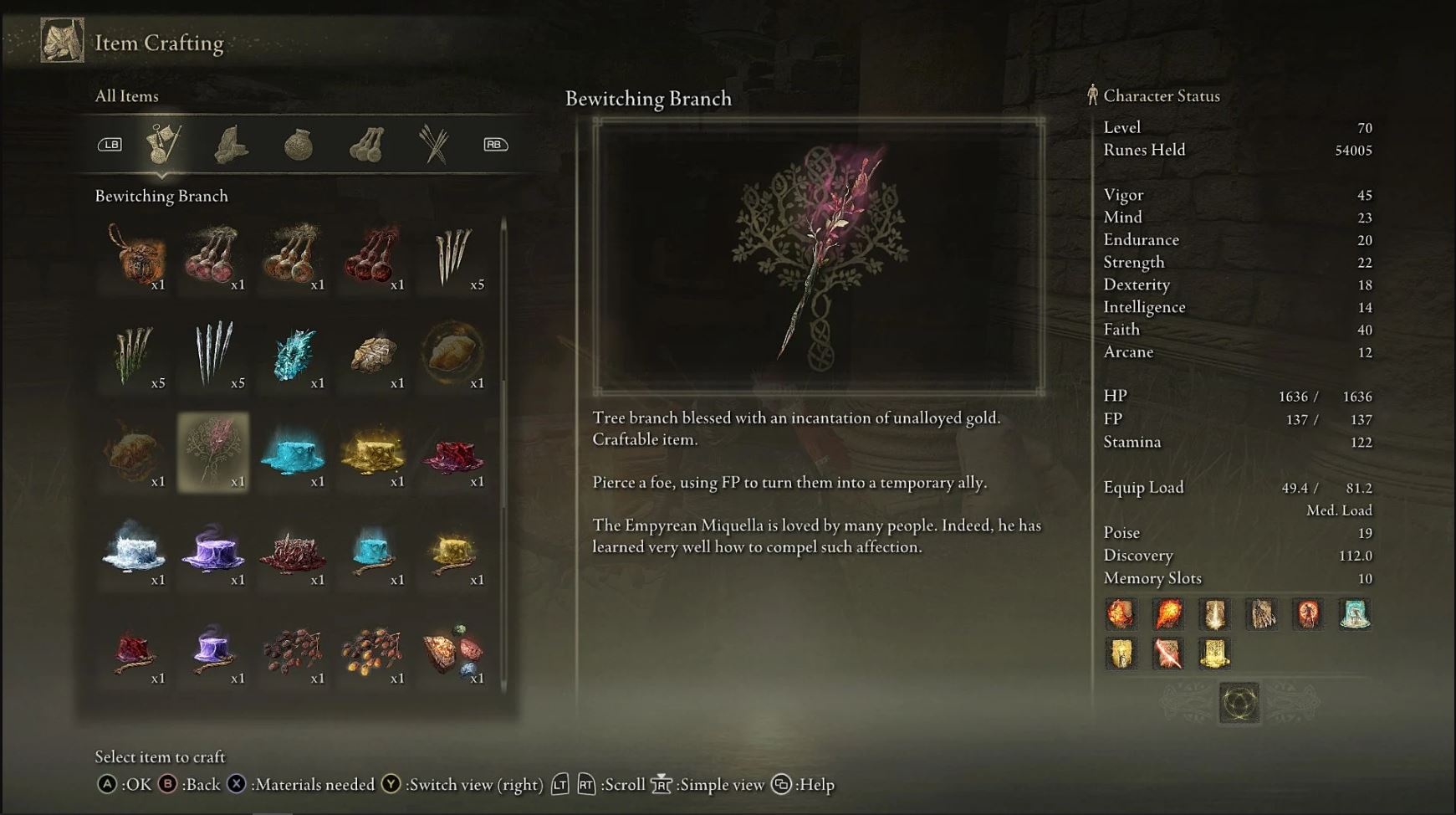The width and height of the screenshot is (1456, 815).
Task: Select the All Items category tab
Action: point(163,144)
